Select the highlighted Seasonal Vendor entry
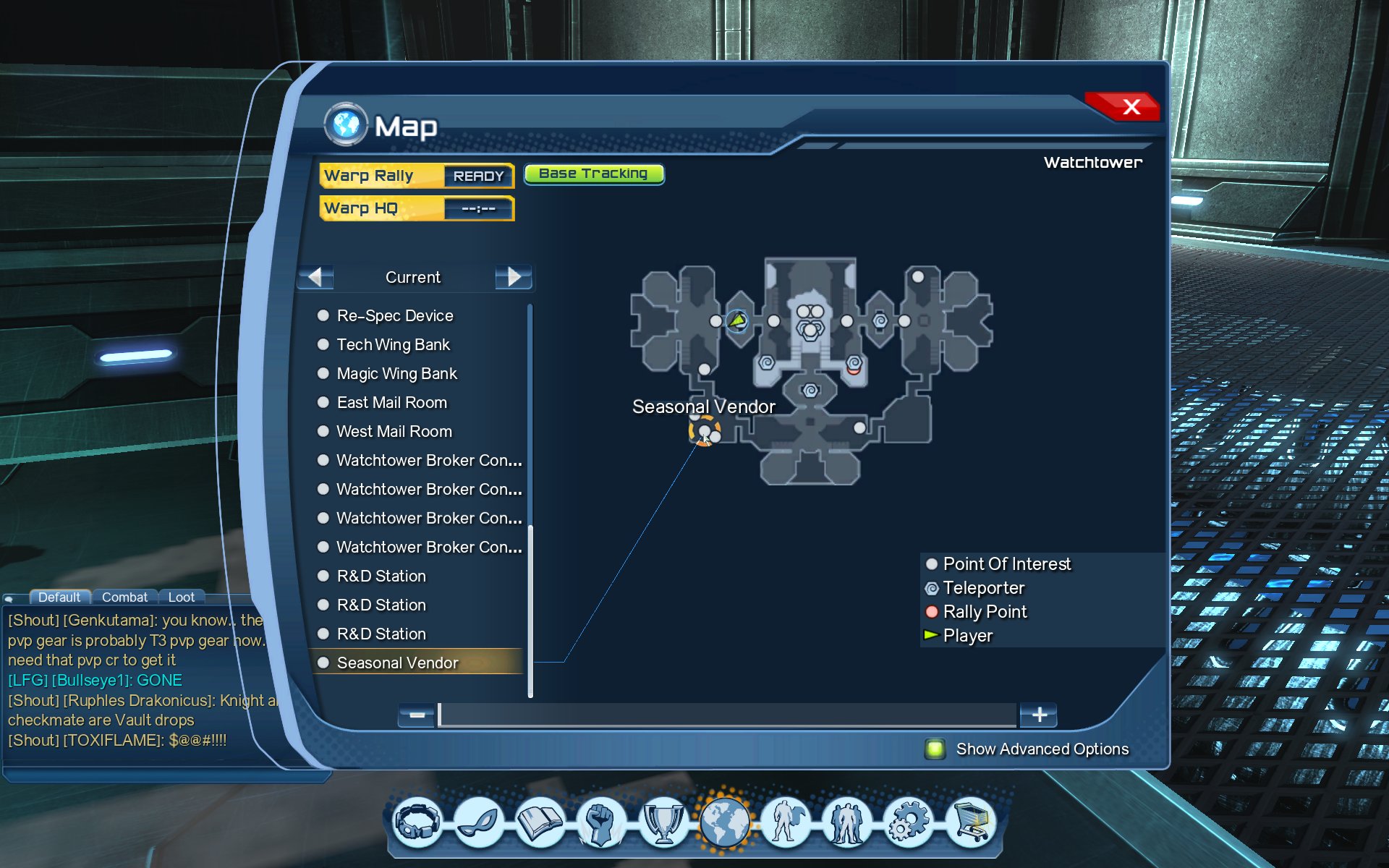 397,663
